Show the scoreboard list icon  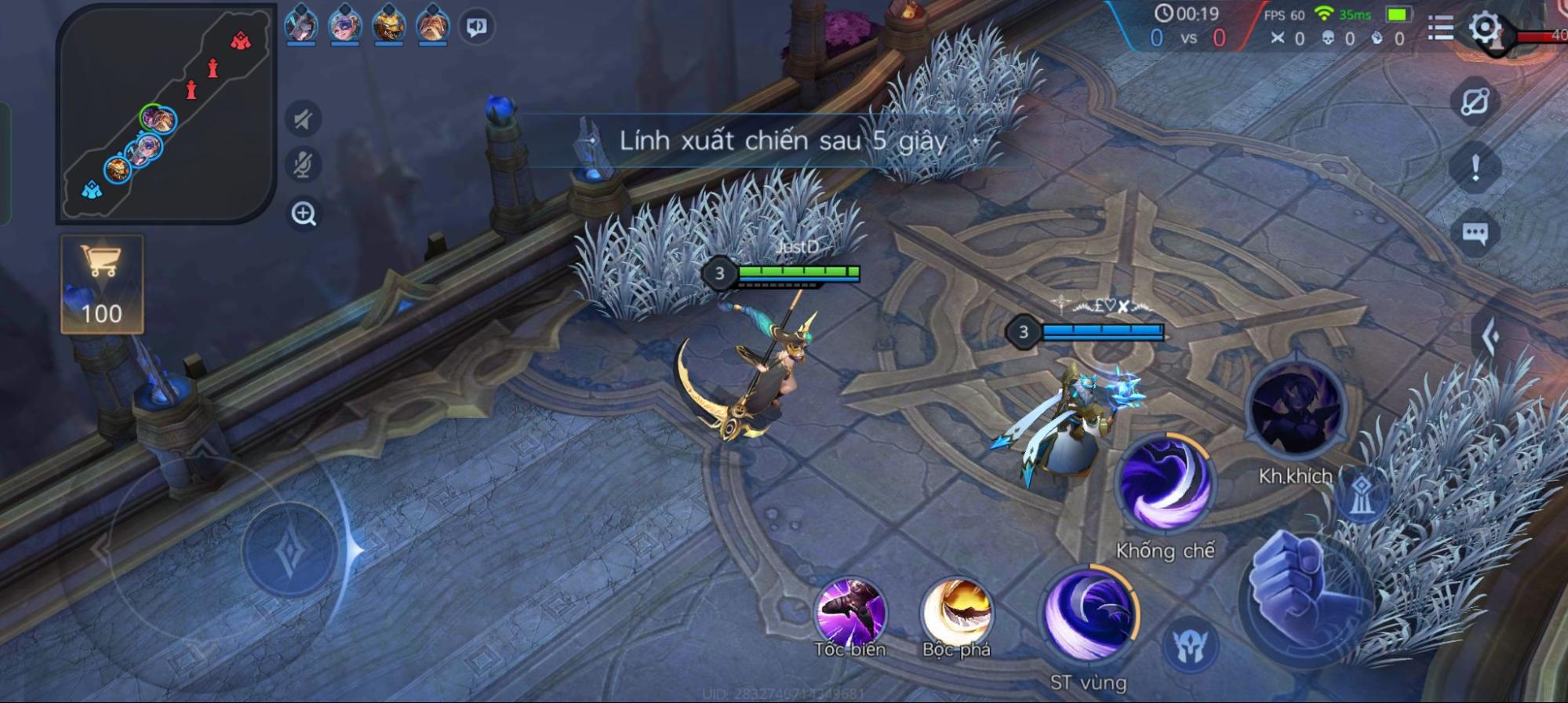(1440, 28)
